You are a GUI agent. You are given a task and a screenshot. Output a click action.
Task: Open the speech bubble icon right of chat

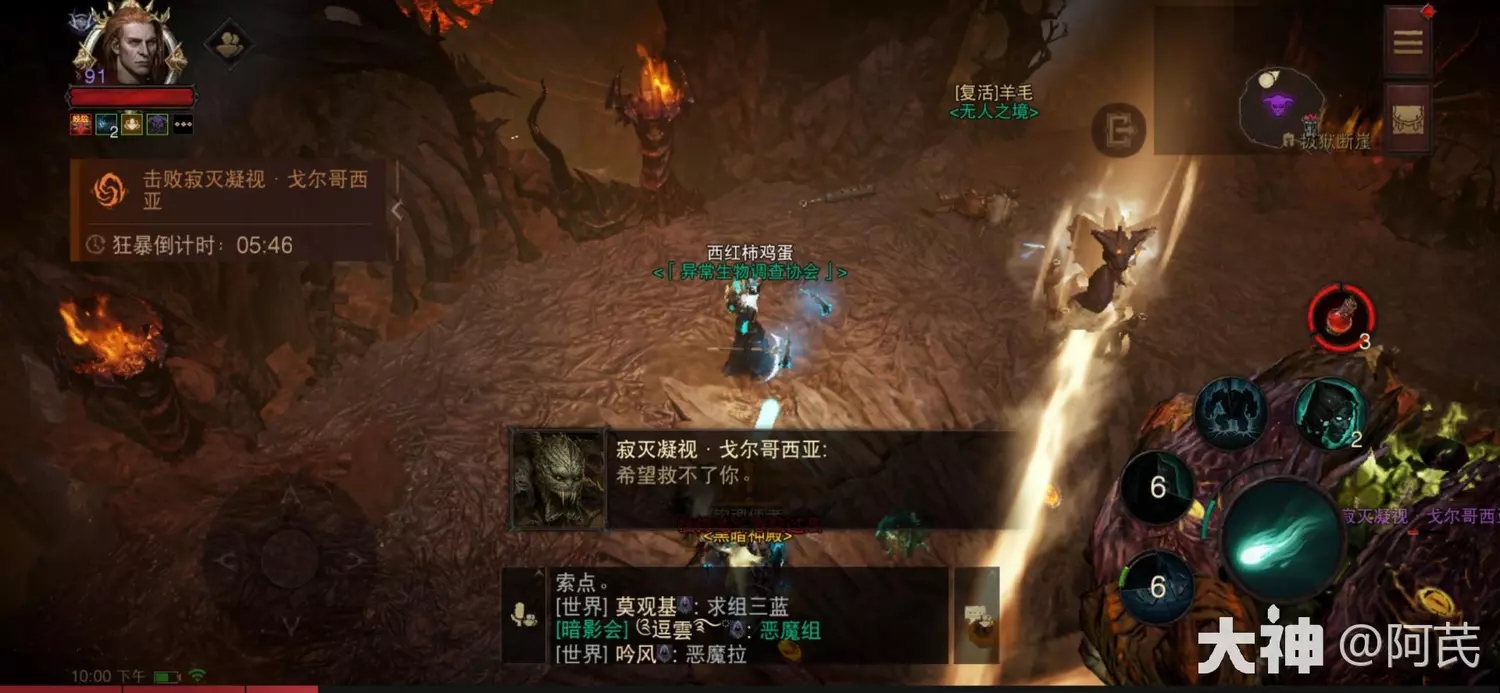976,616
